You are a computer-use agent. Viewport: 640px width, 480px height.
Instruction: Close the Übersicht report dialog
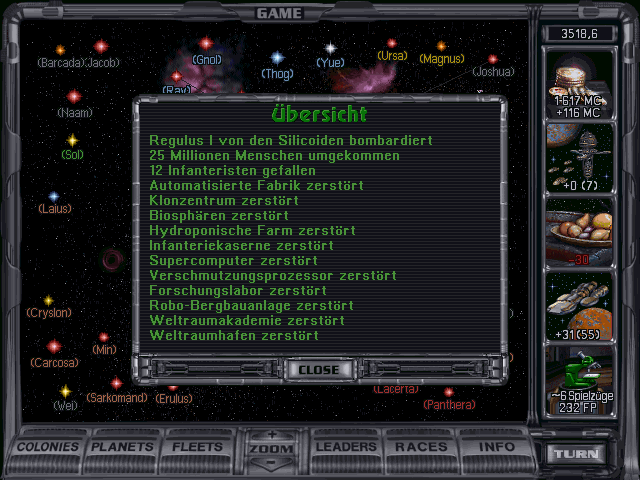(319, 369)
